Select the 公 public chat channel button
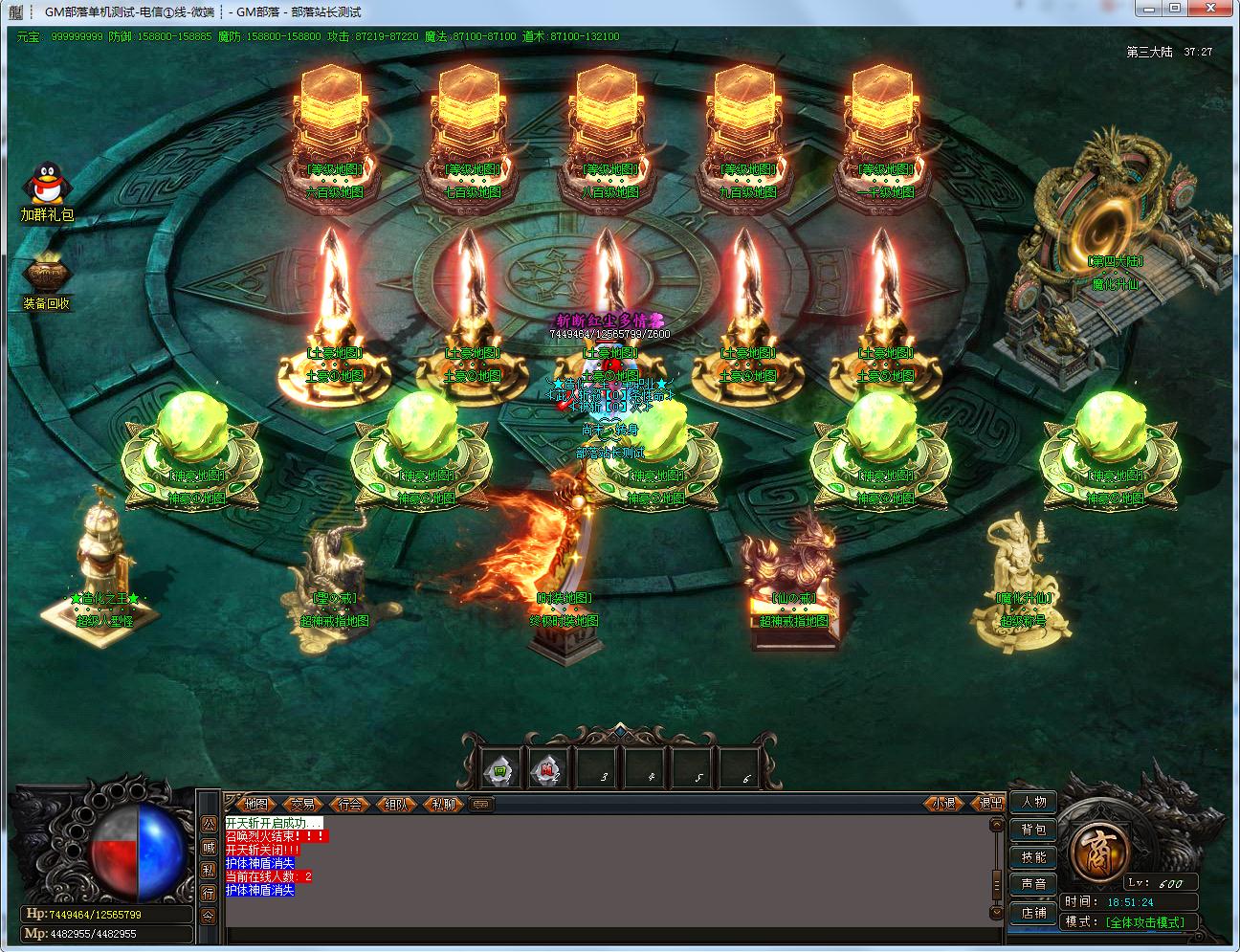 pos(209,824)
